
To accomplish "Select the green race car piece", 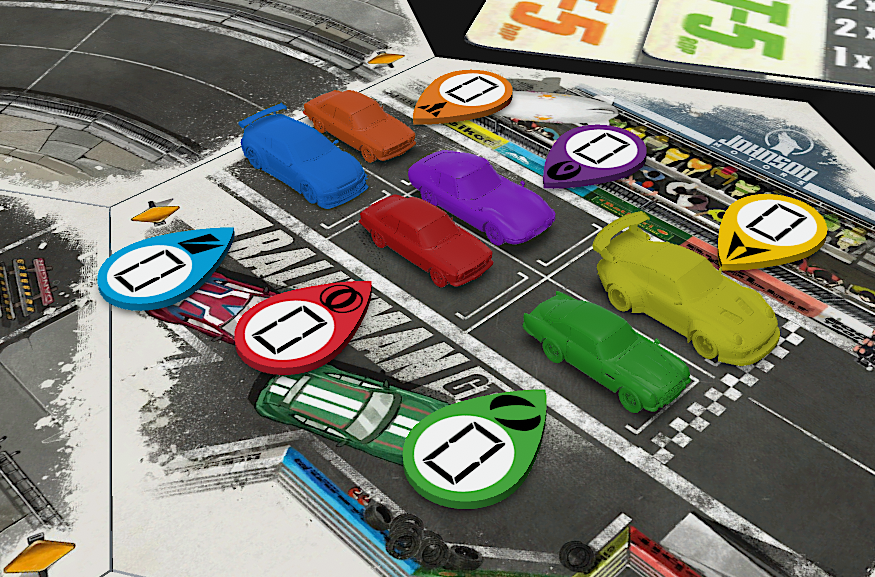I will pyautogui.click(x=606, y=347).
